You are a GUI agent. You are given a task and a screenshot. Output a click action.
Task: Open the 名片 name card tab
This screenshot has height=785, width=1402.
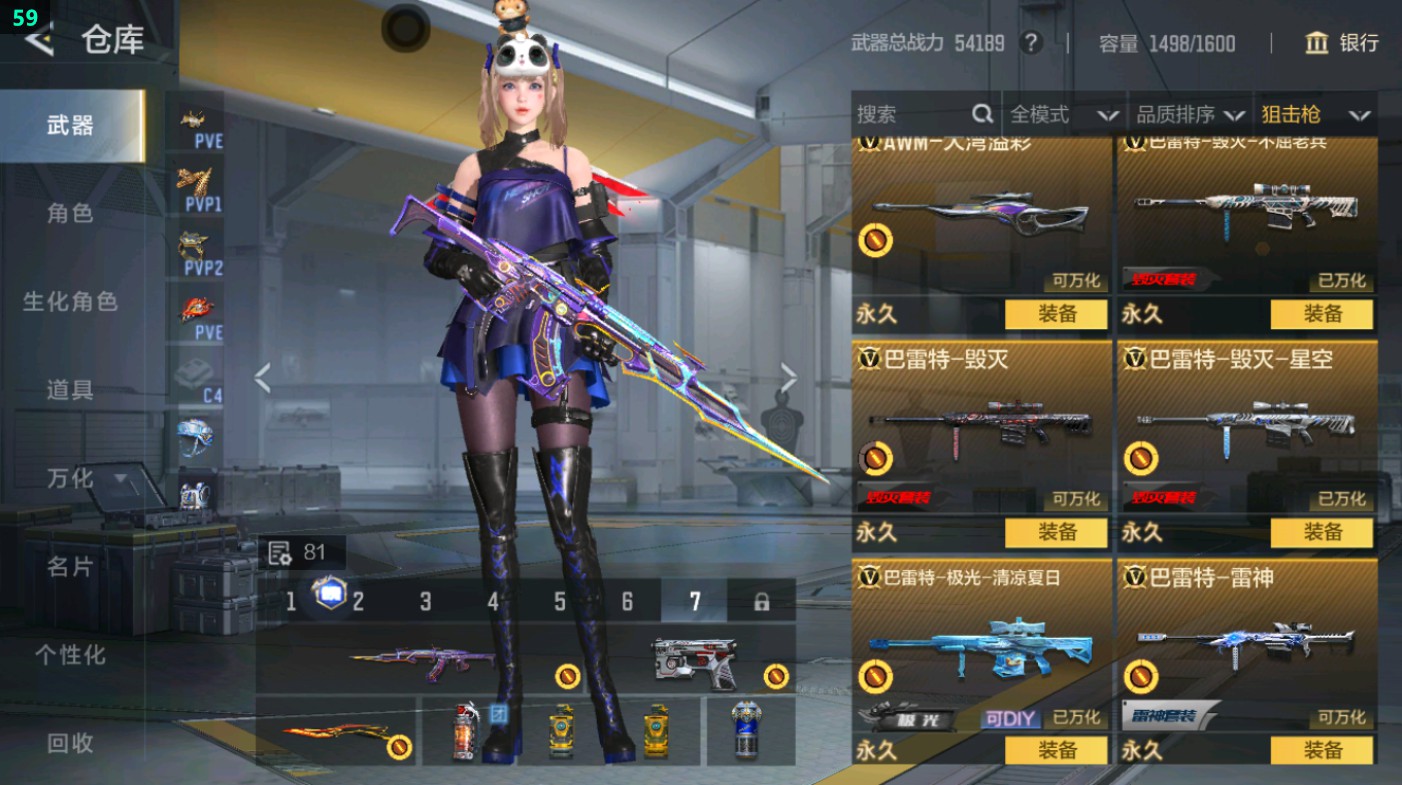(x=70, y=566)
